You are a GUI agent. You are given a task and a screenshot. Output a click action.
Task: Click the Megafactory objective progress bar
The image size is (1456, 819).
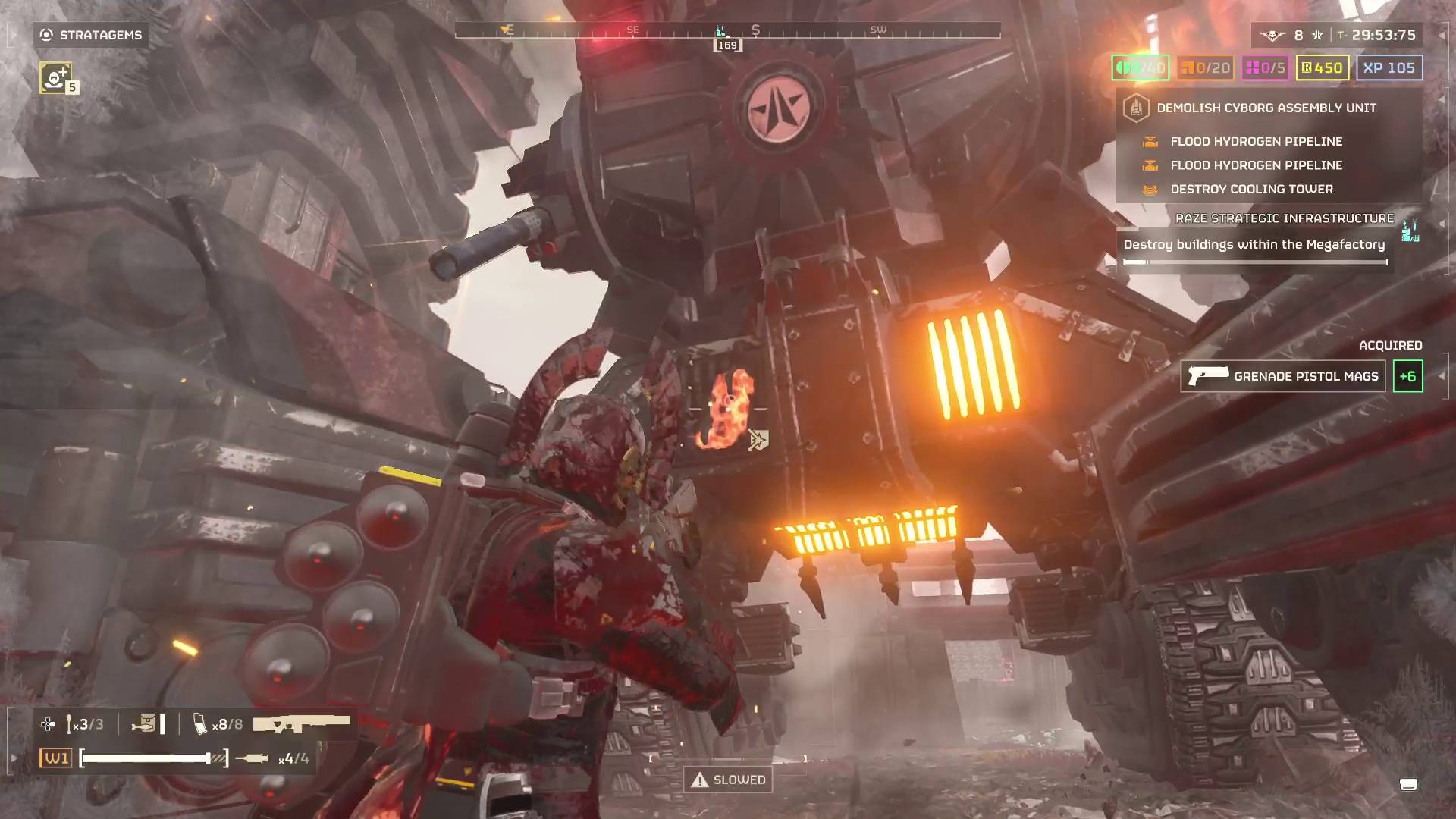1254,261
